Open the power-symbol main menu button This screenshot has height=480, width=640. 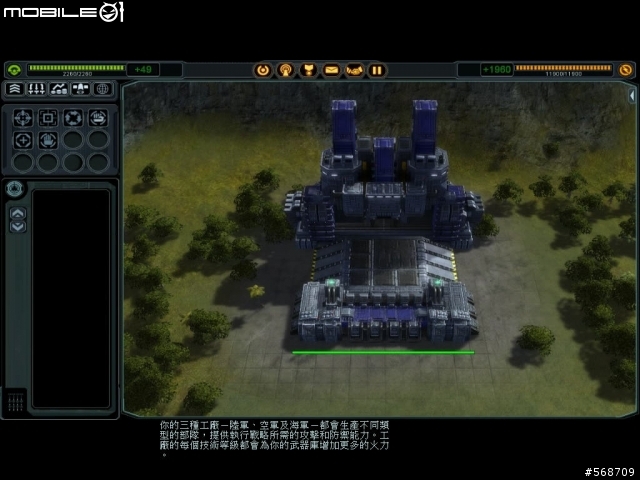[x=263, y=70]
